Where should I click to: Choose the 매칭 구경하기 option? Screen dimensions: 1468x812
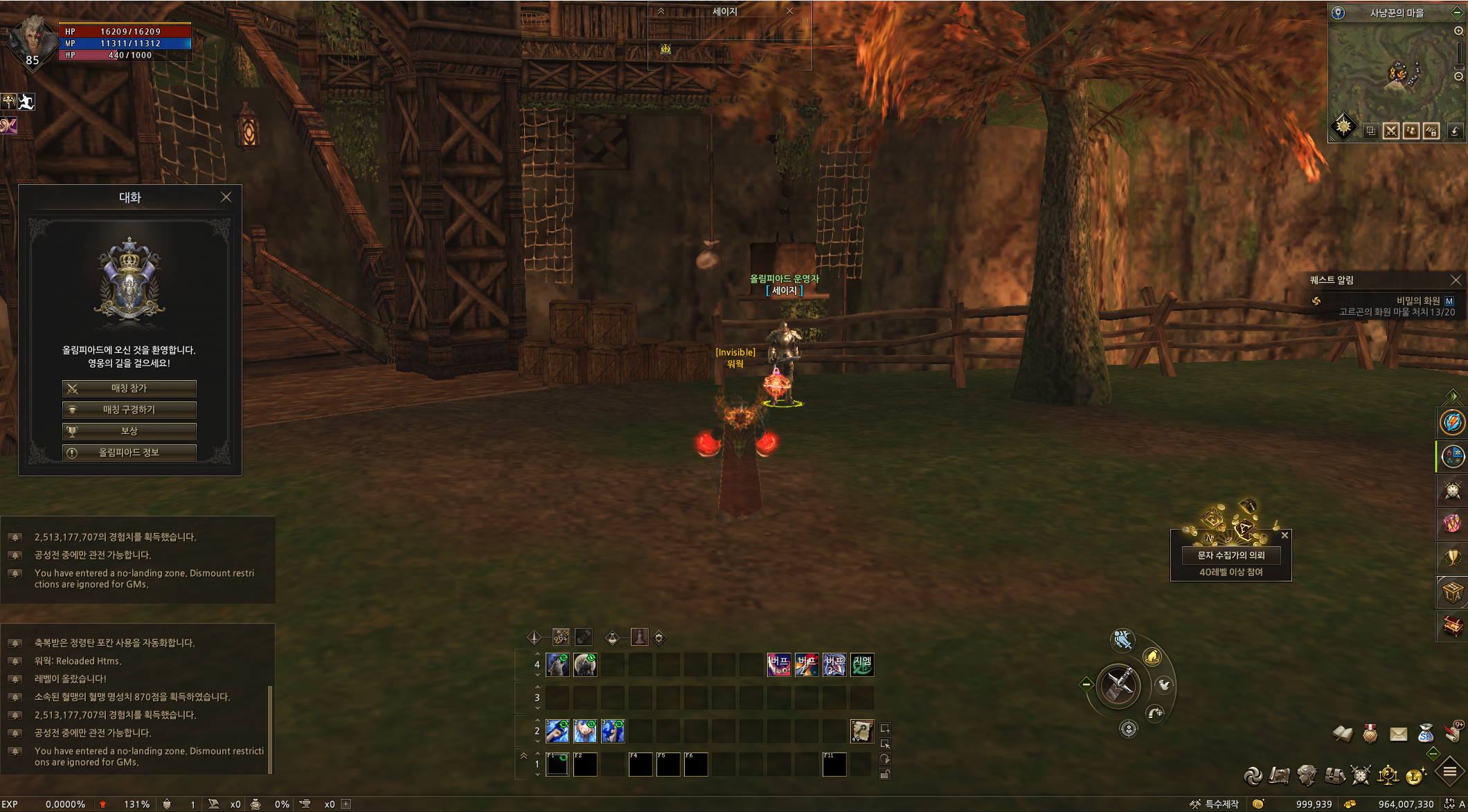tap(129, 410)
